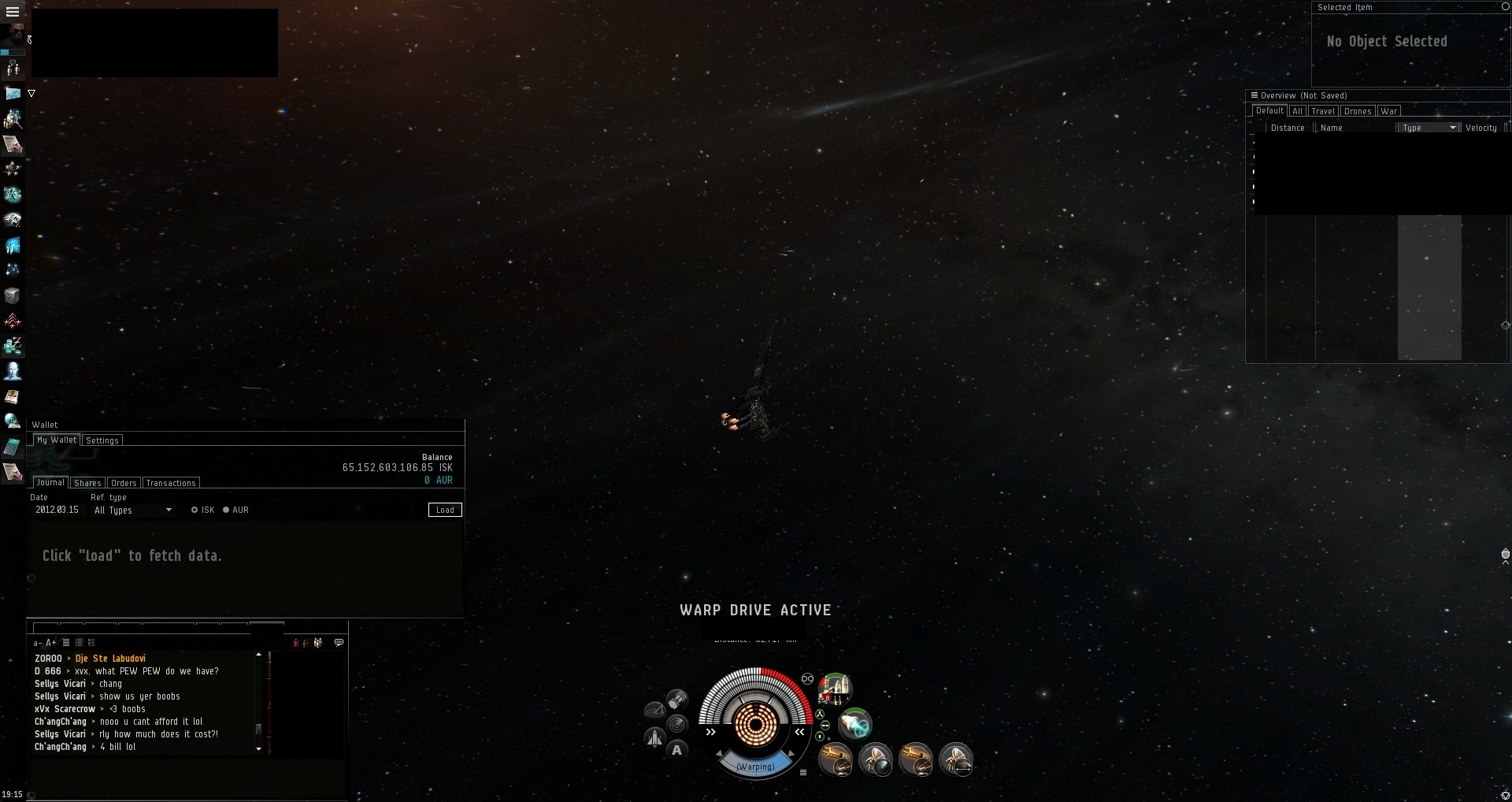Activate the afterburner propulsion module icon
1512x802 pixels.
click(x=854, y=724)
